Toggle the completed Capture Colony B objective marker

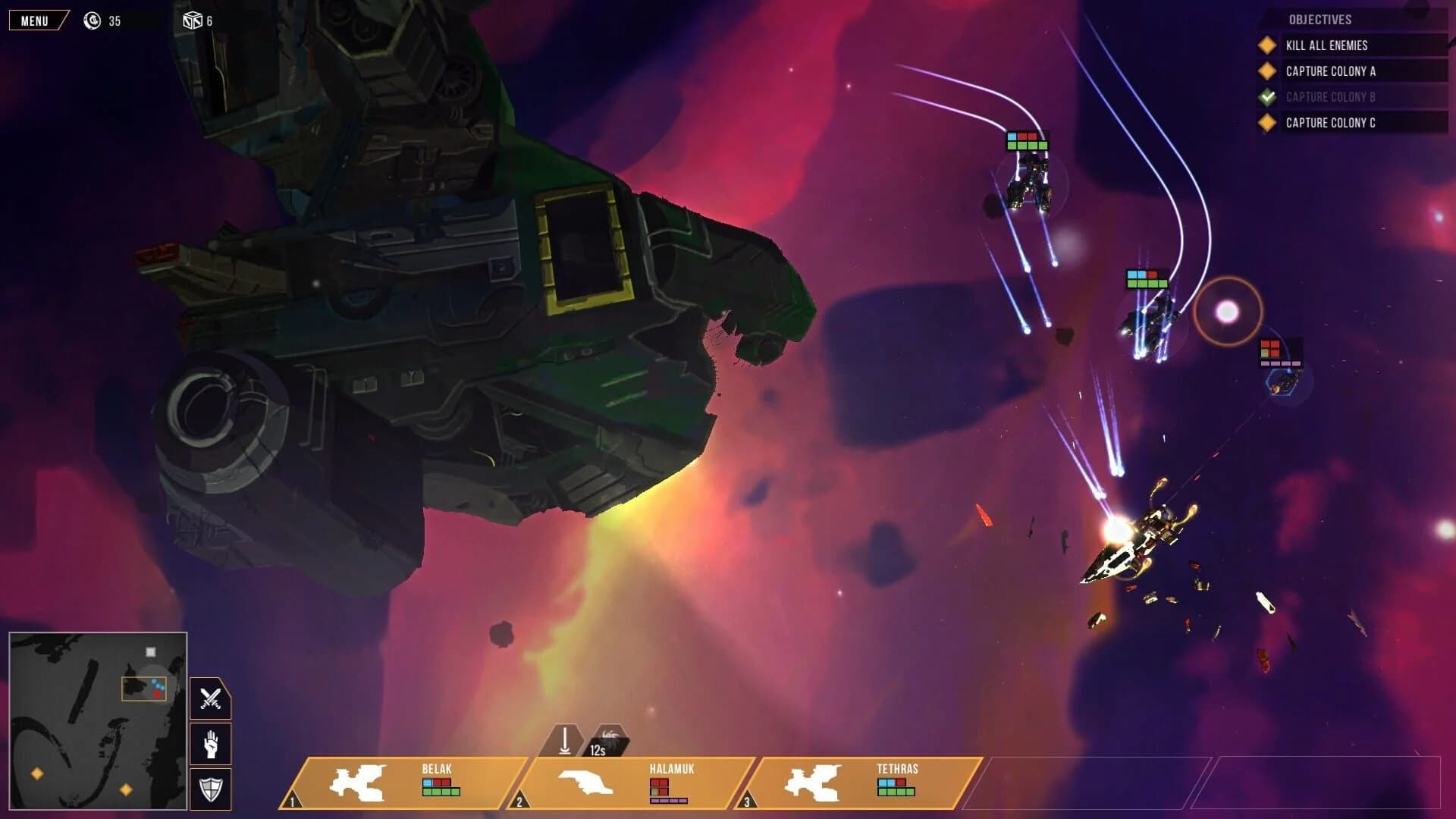(x=1266, y=96)
